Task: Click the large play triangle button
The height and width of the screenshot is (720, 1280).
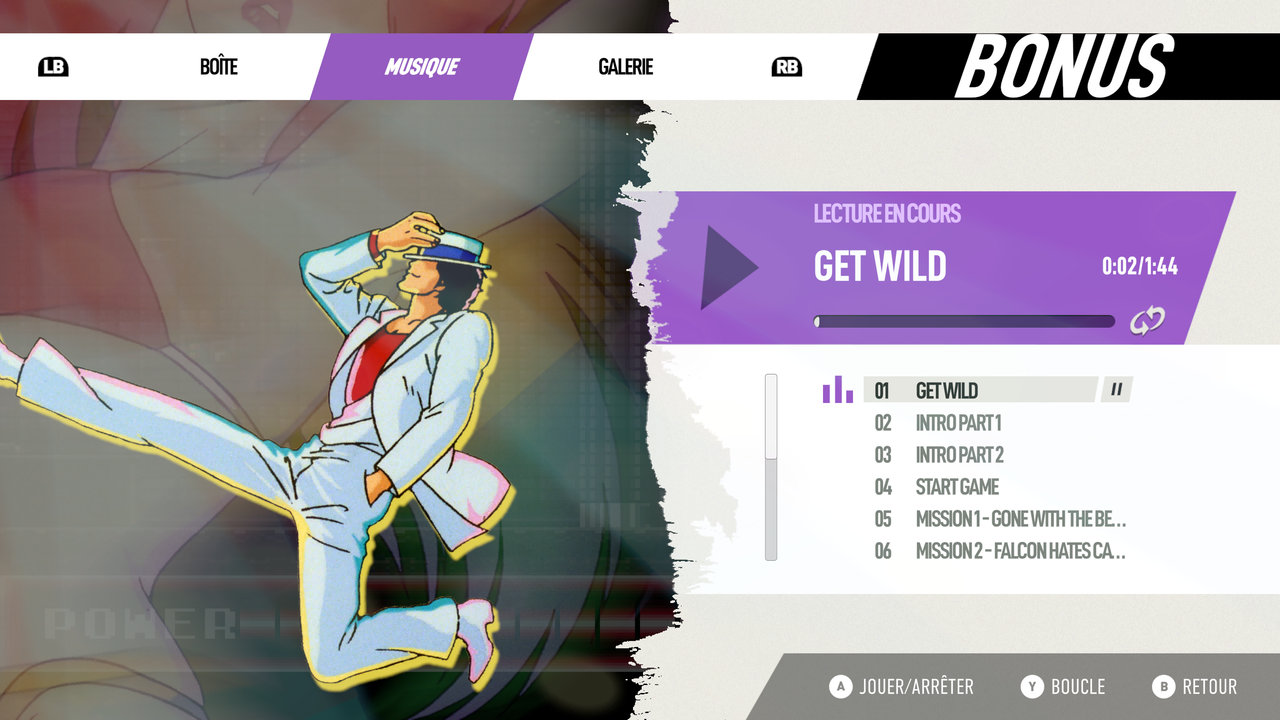Action: point(728,267)
